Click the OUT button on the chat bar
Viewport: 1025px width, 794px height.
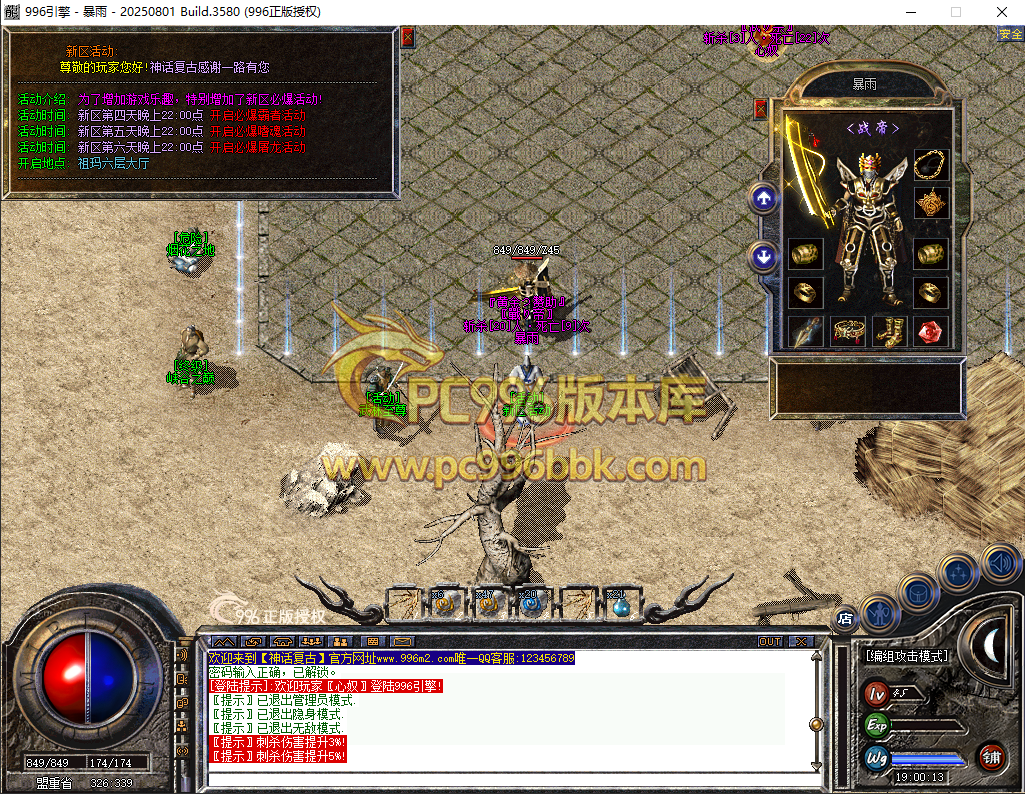770,641
